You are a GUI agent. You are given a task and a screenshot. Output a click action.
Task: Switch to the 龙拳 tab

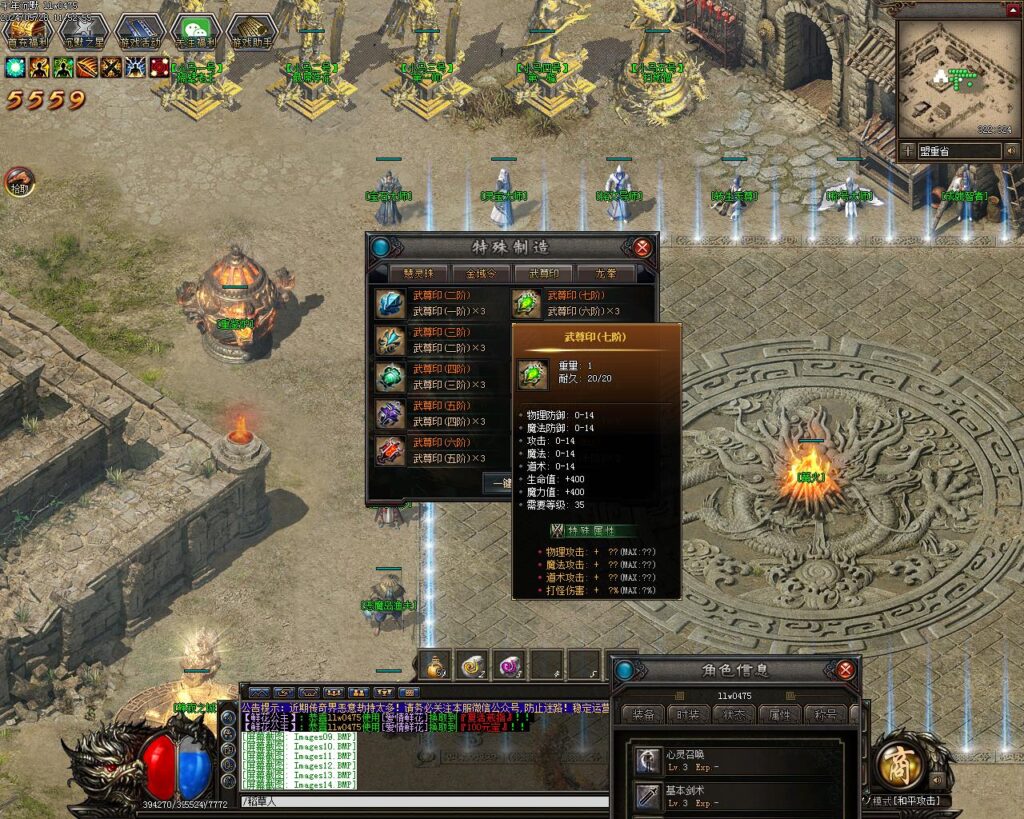606,273
